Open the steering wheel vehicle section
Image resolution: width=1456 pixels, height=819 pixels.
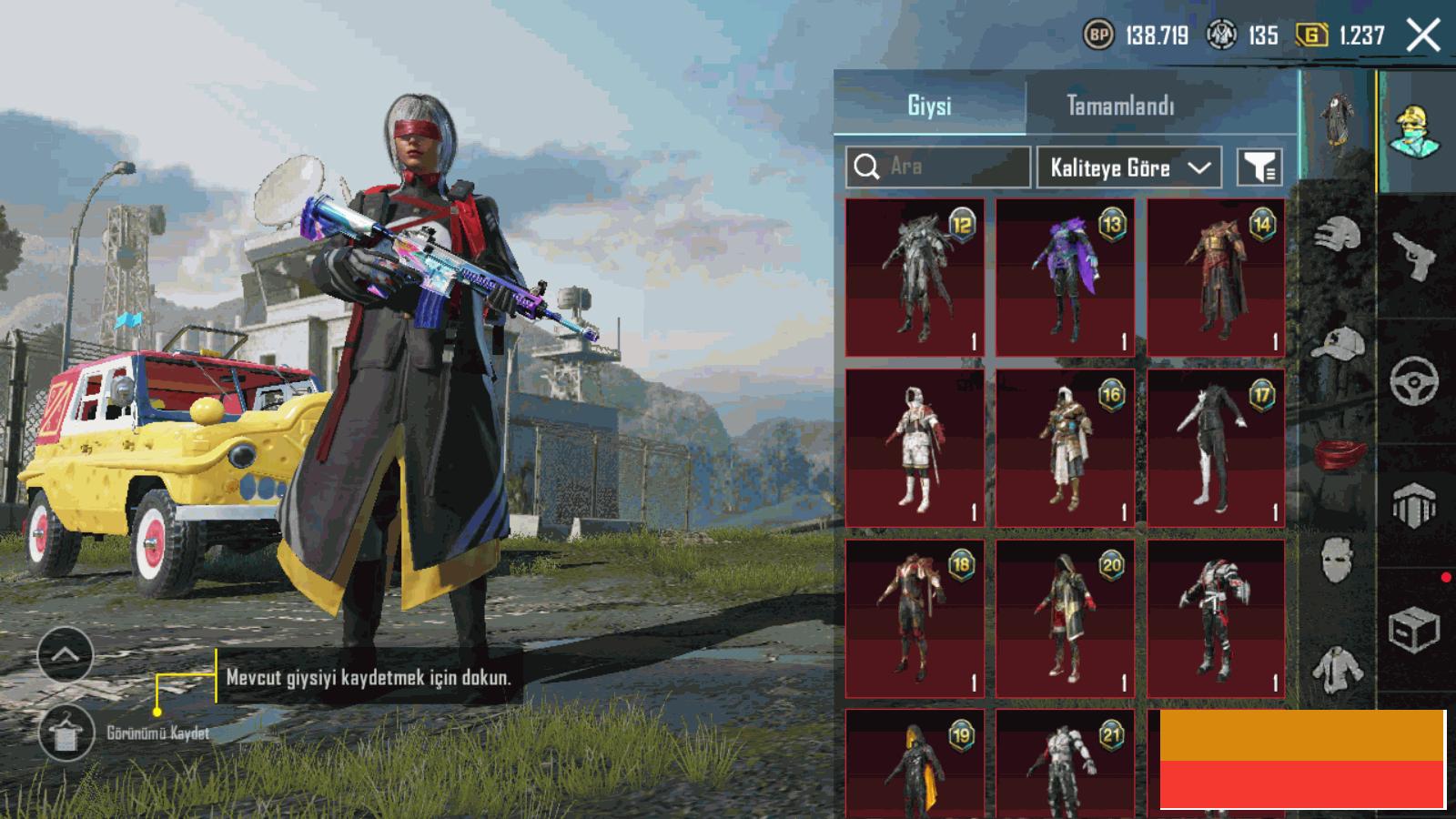click(1414, 379)
